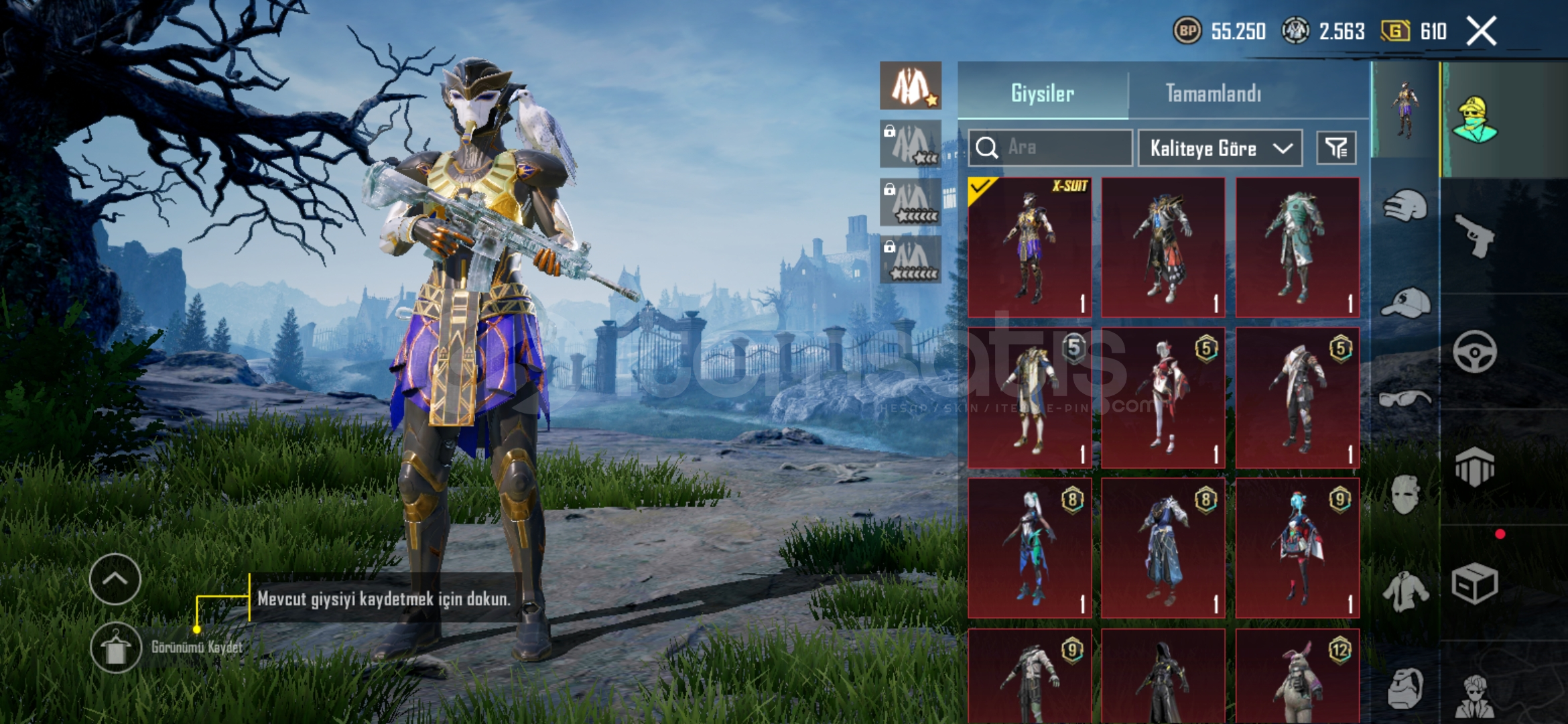Select the first outfit preset slot
The width and height of the screenshot is (1568, 724).
911,86
